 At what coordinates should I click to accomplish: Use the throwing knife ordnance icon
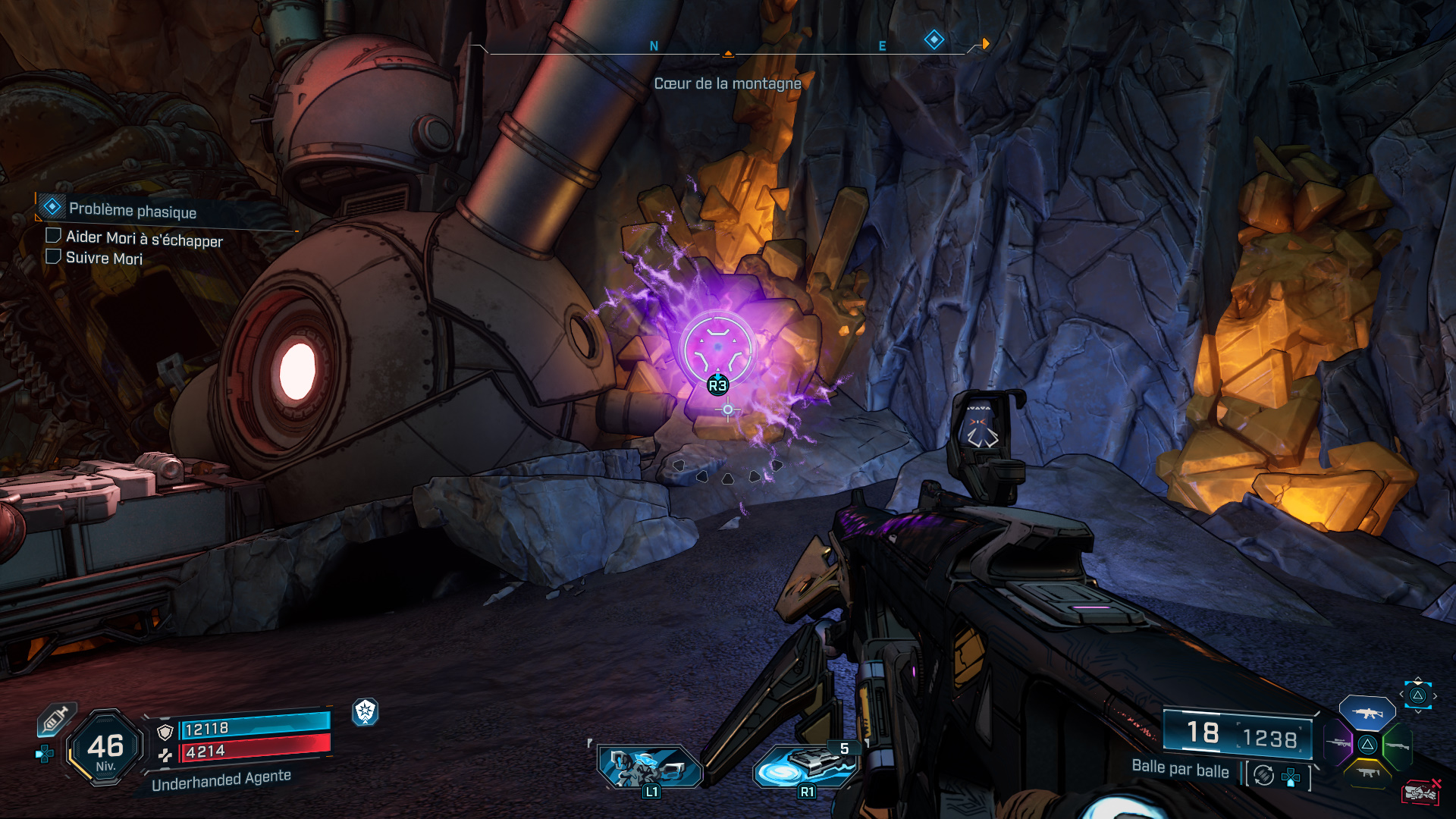click(x=805, y=766)
